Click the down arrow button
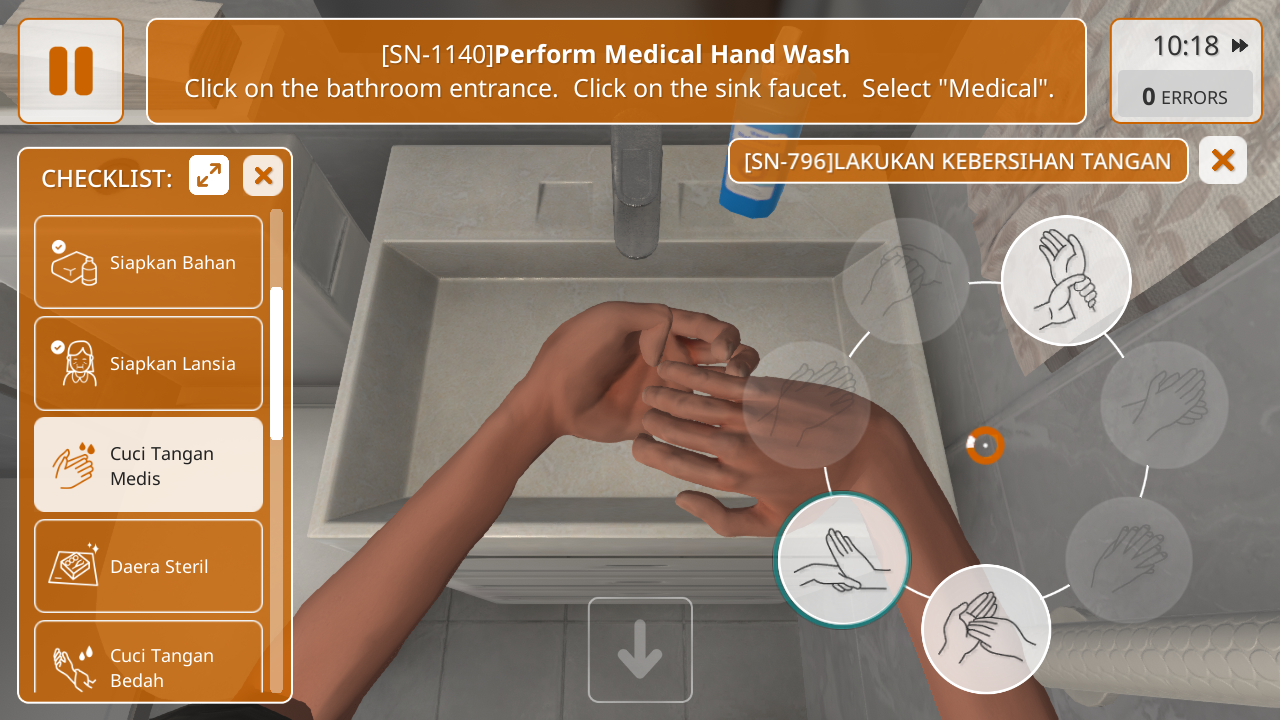 pyautogui.click(x=640, y=650)
